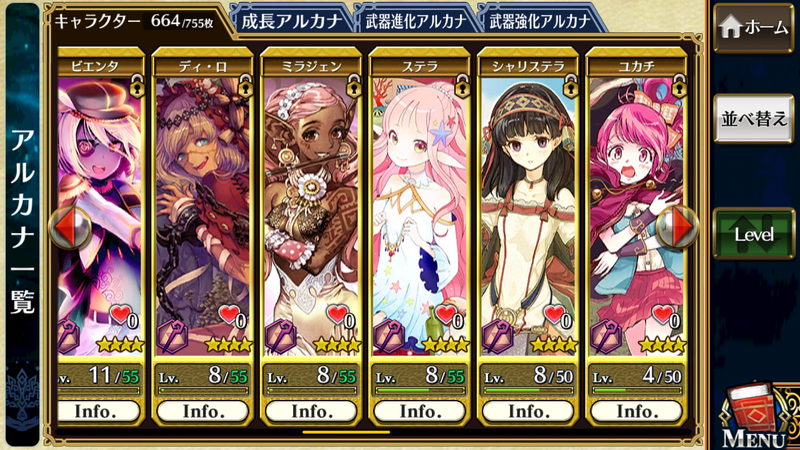Viewport: 800px width, 450px height.
Task: Open Info for ユカチ
Action: (636, 411)
